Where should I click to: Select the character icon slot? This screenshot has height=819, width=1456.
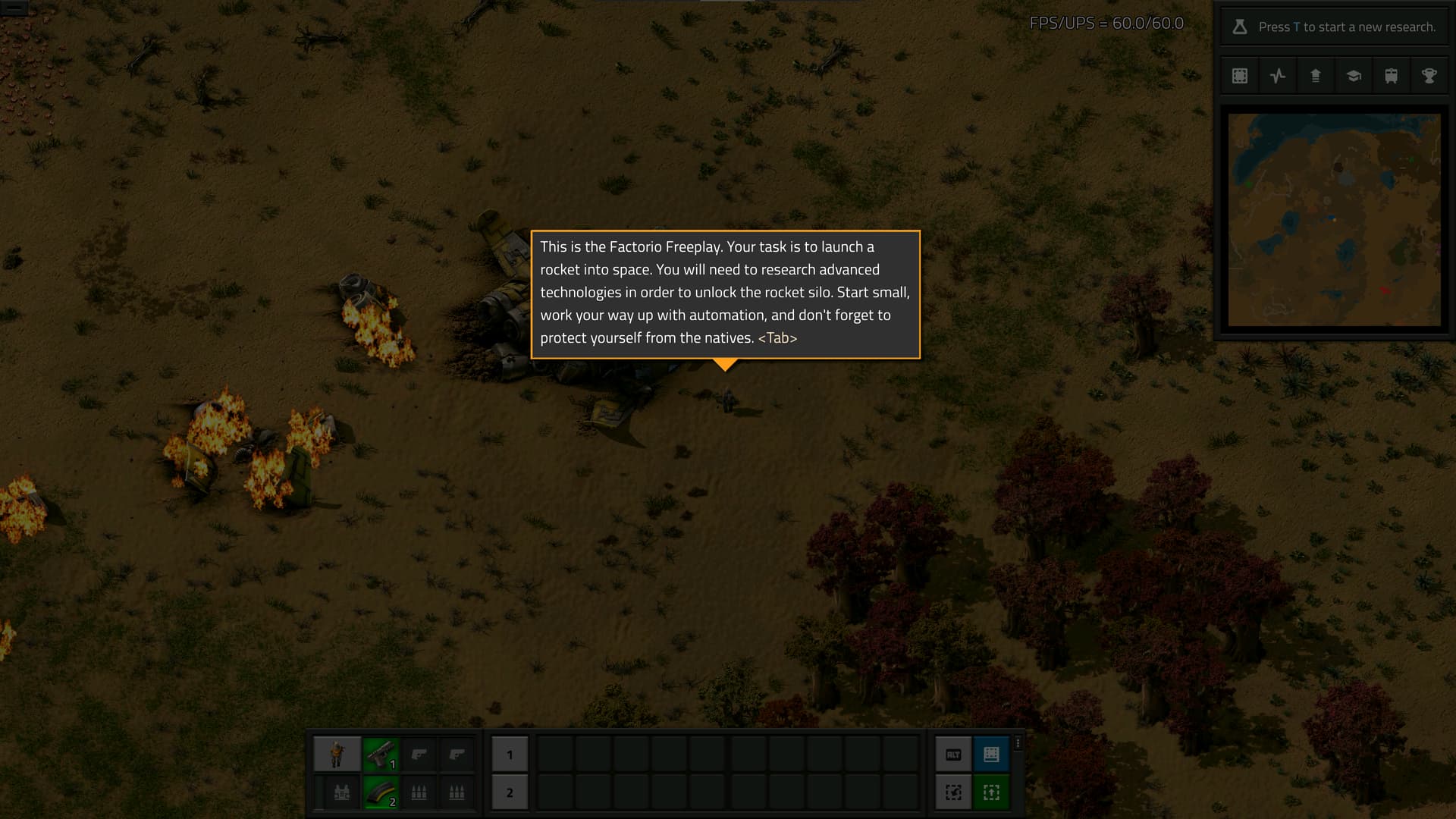click(337, 755)
